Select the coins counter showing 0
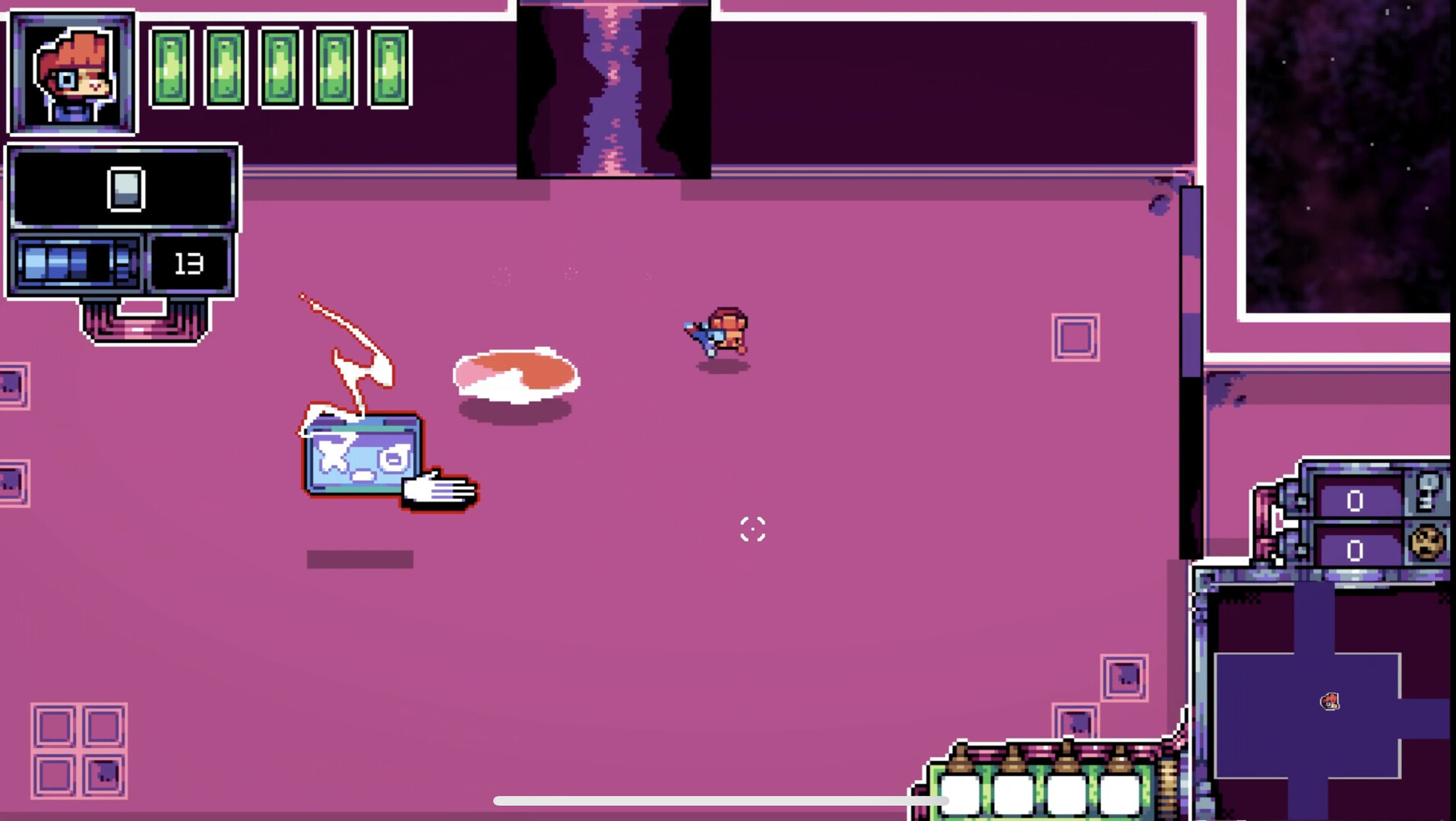The image size is (1456, 821). point(1354,551)
